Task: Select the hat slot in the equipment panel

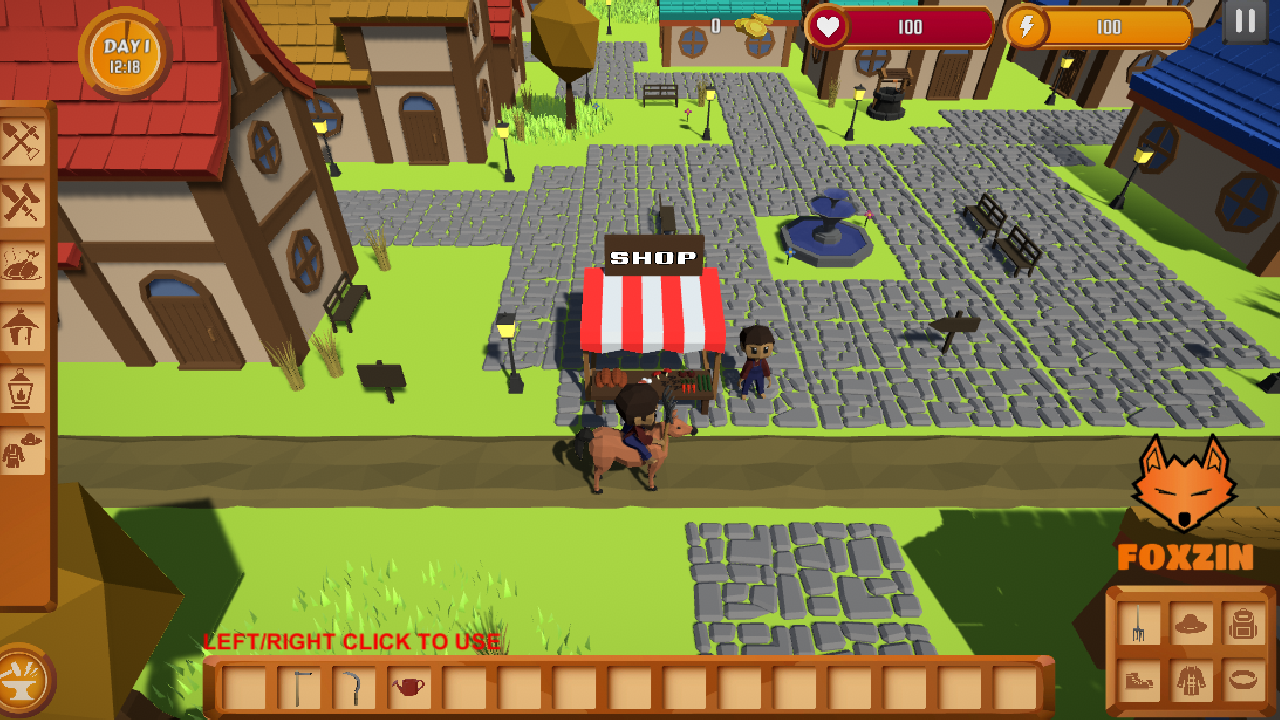Action: [1191, 622]
